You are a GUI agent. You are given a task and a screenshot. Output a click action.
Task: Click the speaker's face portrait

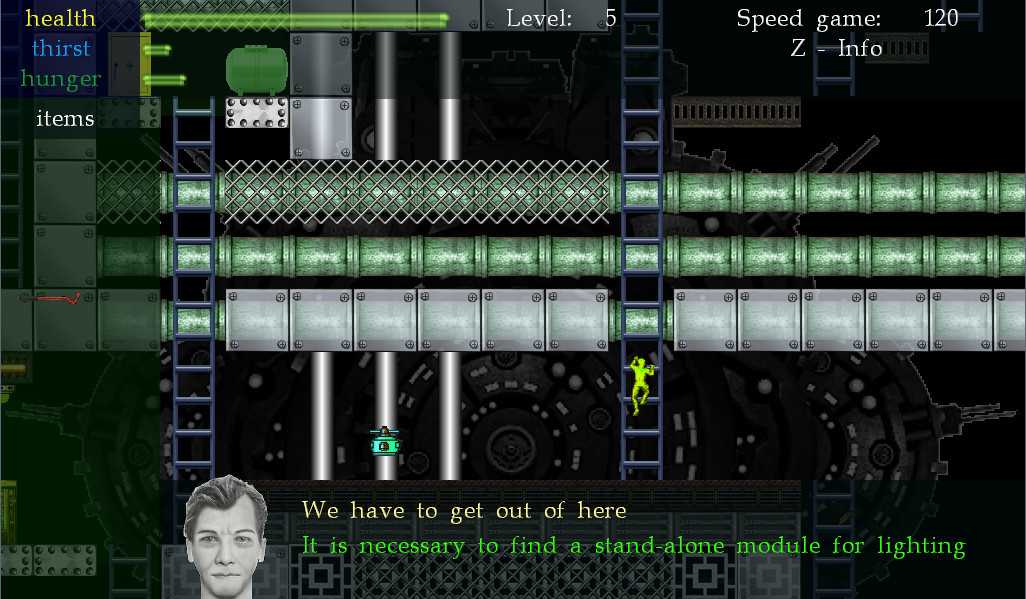(x=225, y=537)
